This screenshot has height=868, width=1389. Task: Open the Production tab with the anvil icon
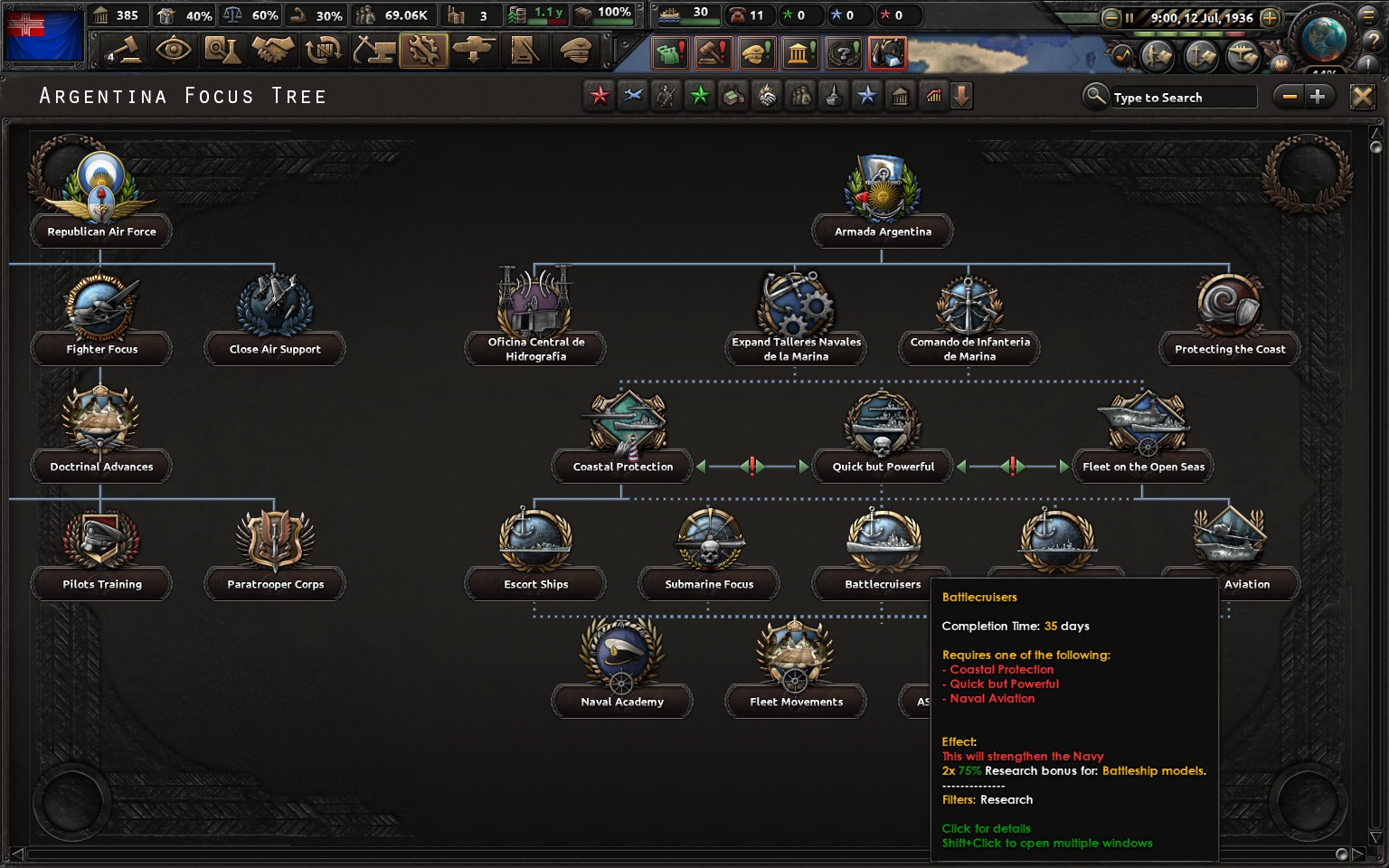click(x=375, y=52)
